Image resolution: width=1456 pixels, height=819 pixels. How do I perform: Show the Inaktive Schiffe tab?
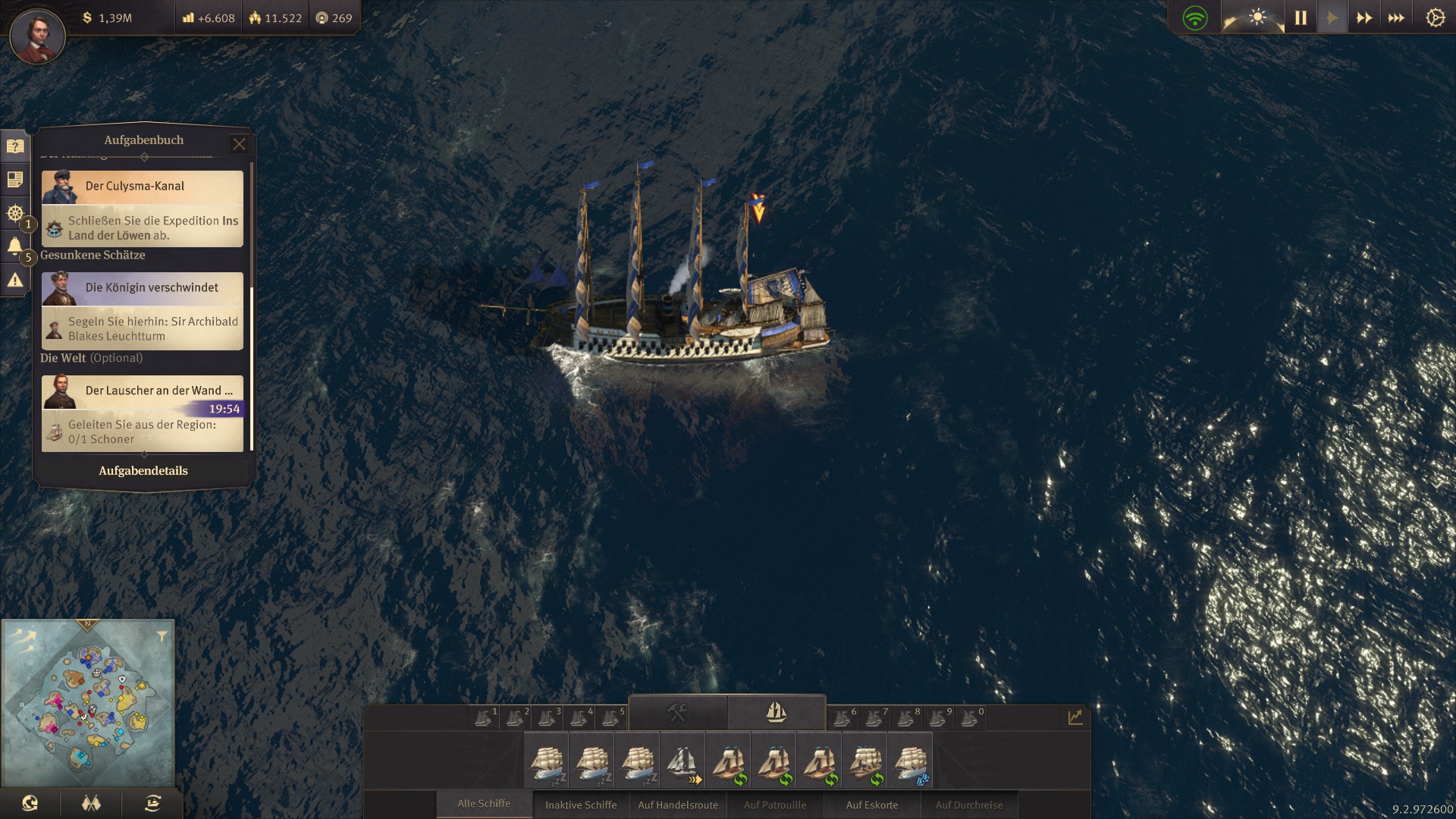coord(581,805)
